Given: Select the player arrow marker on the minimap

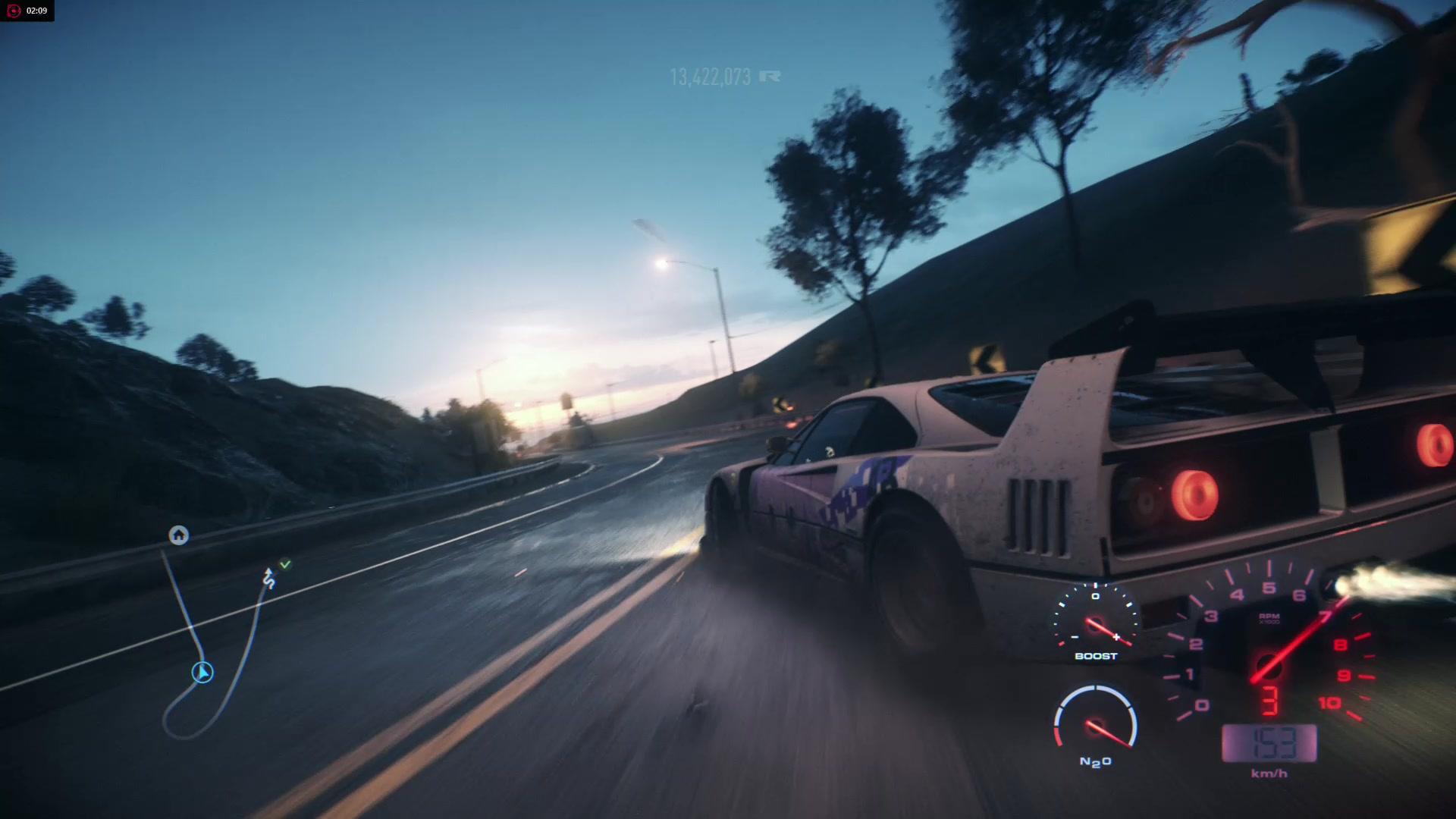Looking at the screenshot, I should [202, 673].
